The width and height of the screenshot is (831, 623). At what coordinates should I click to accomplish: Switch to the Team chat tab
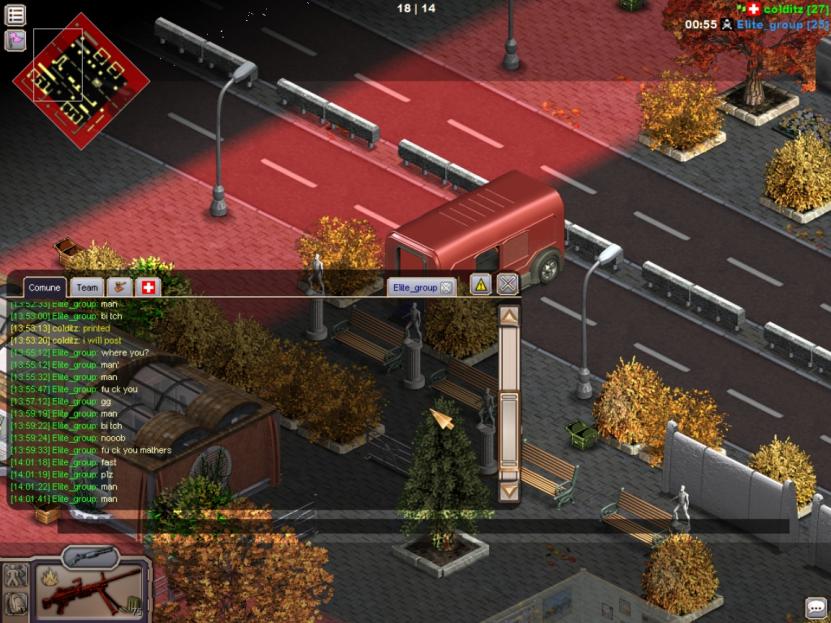coord(88,288)
